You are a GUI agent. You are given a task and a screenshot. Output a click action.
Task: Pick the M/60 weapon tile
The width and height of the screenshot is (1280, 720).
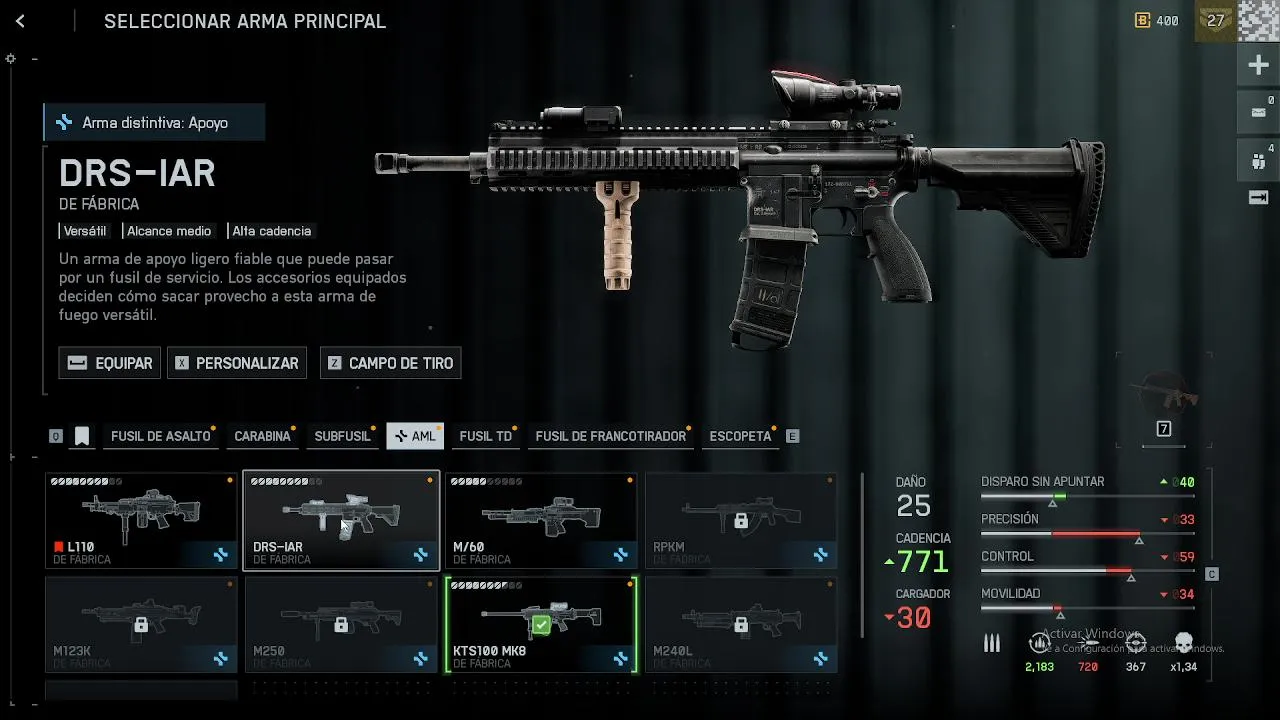point(541,520)
